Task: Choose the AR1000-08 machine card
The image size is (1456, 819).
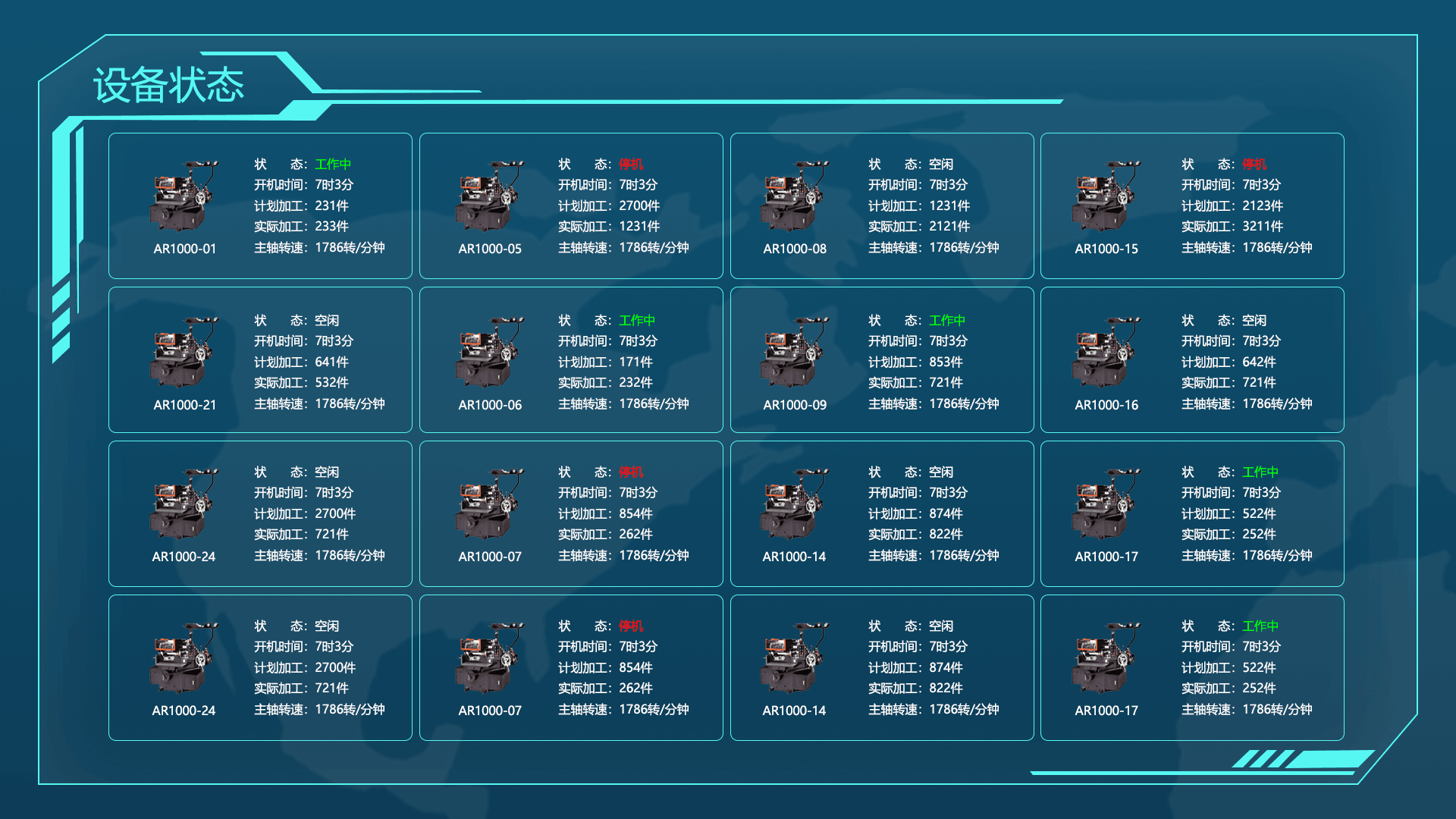Action: point(882,206)
